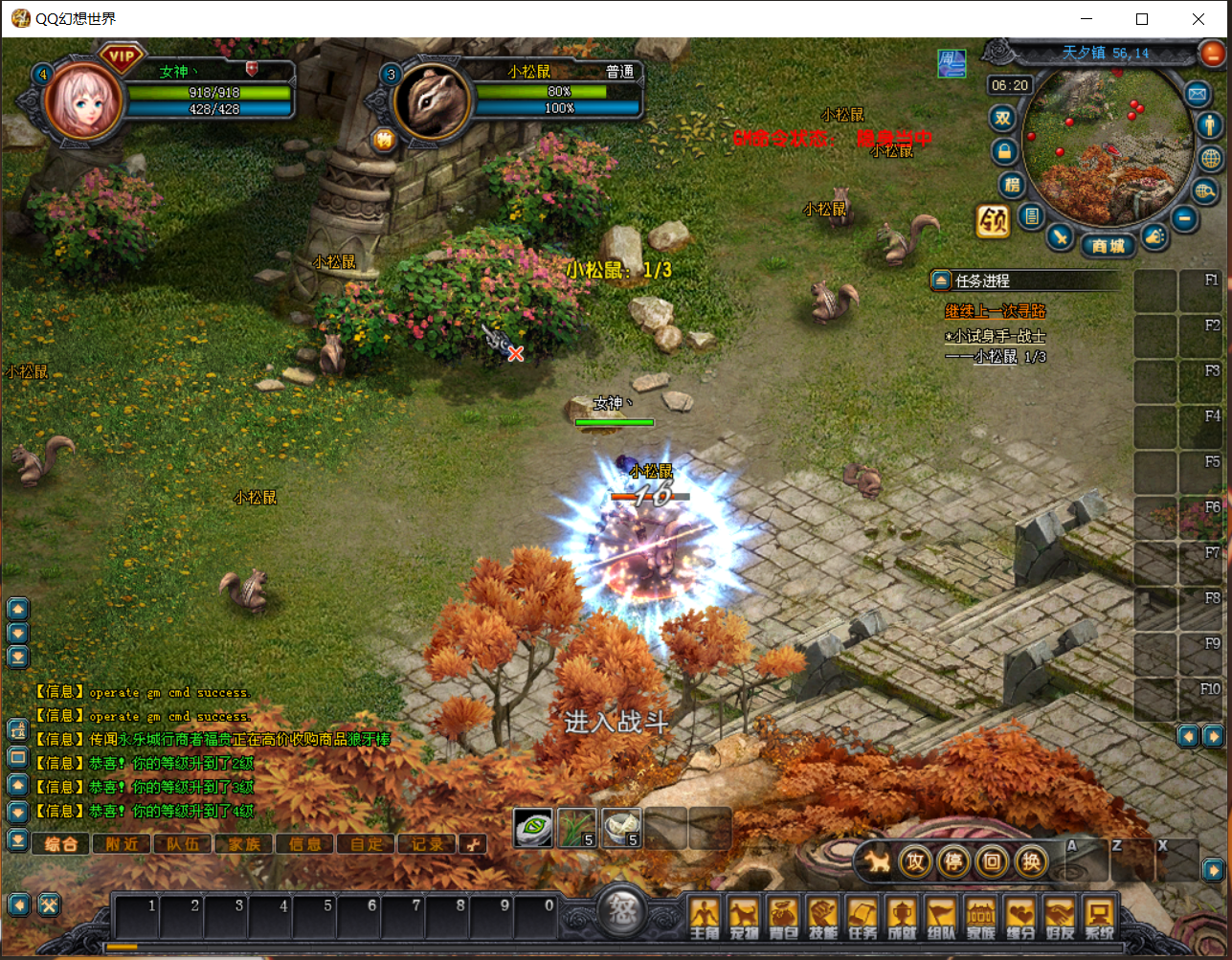The height and width of the screenshot is (960, 1232).
Task: Open the 背包 bag menu
Action: coord(783,918)
